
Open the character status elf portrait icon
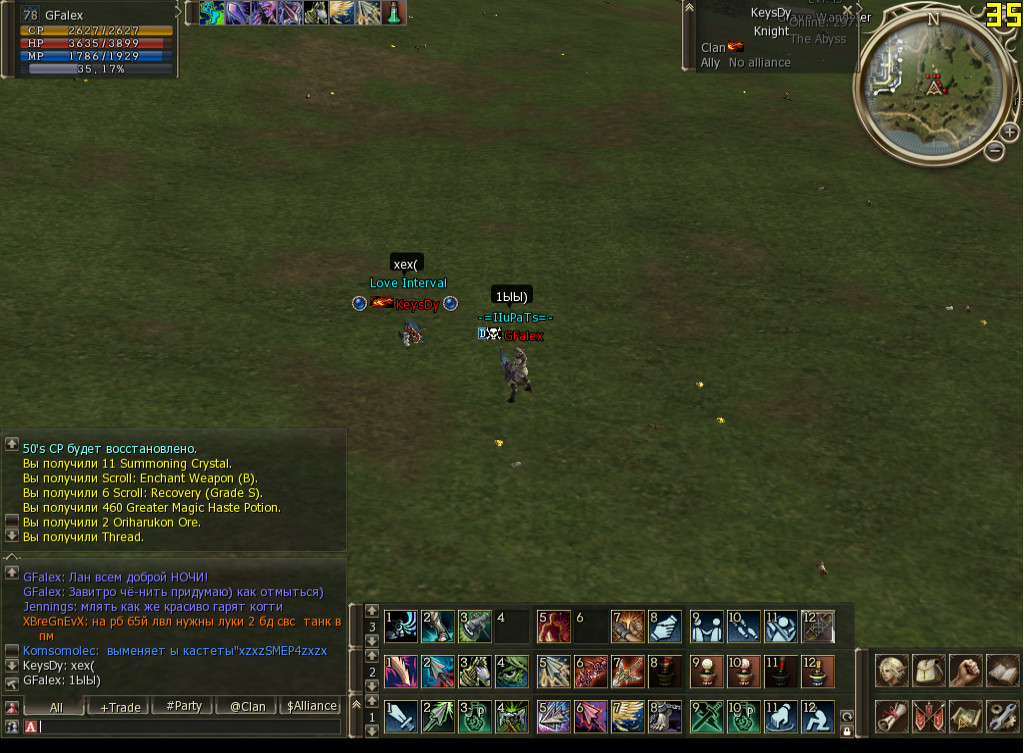(x=892, y=669)
